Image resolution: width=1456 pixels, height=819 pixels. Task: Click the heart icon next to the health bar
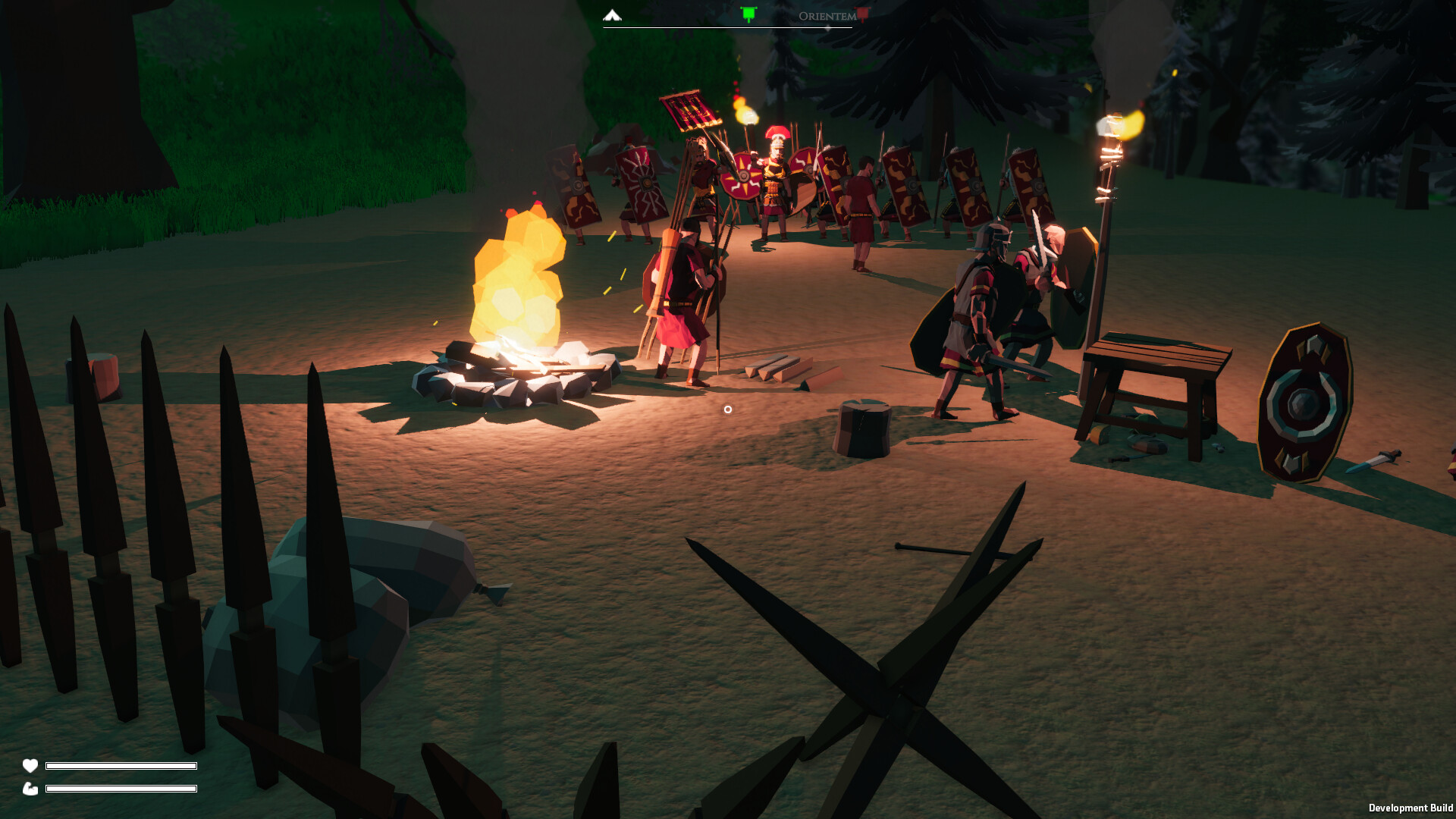tap(30, 766)
